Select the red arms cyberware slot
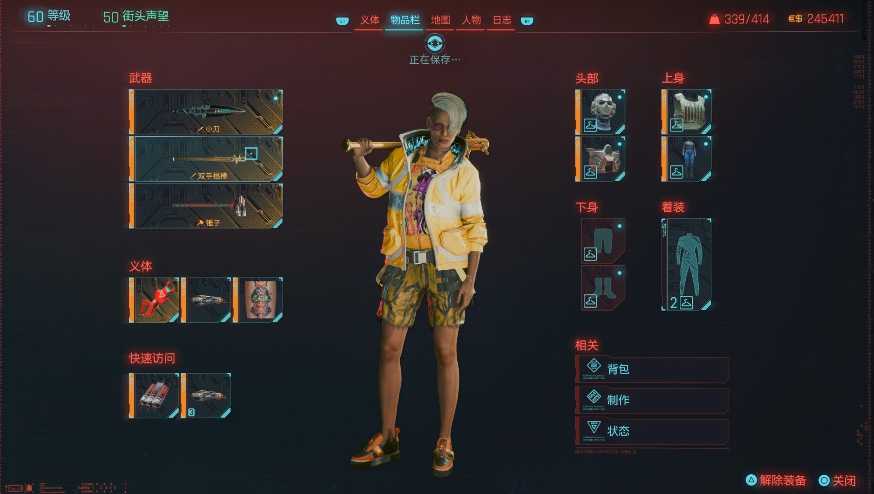 tap(155, 300)
